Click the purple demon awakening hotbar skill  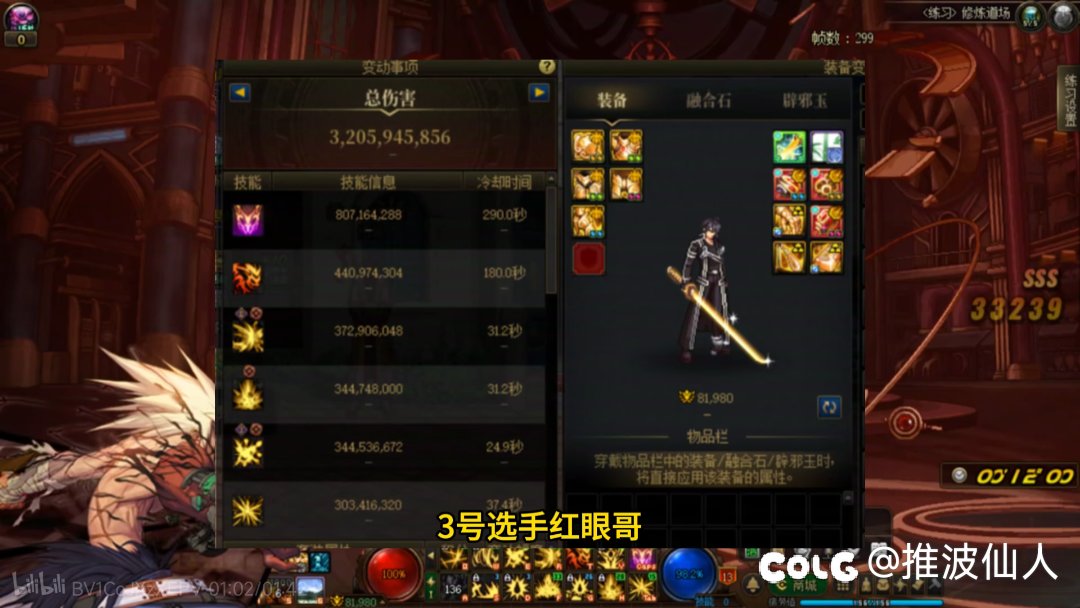641,559
